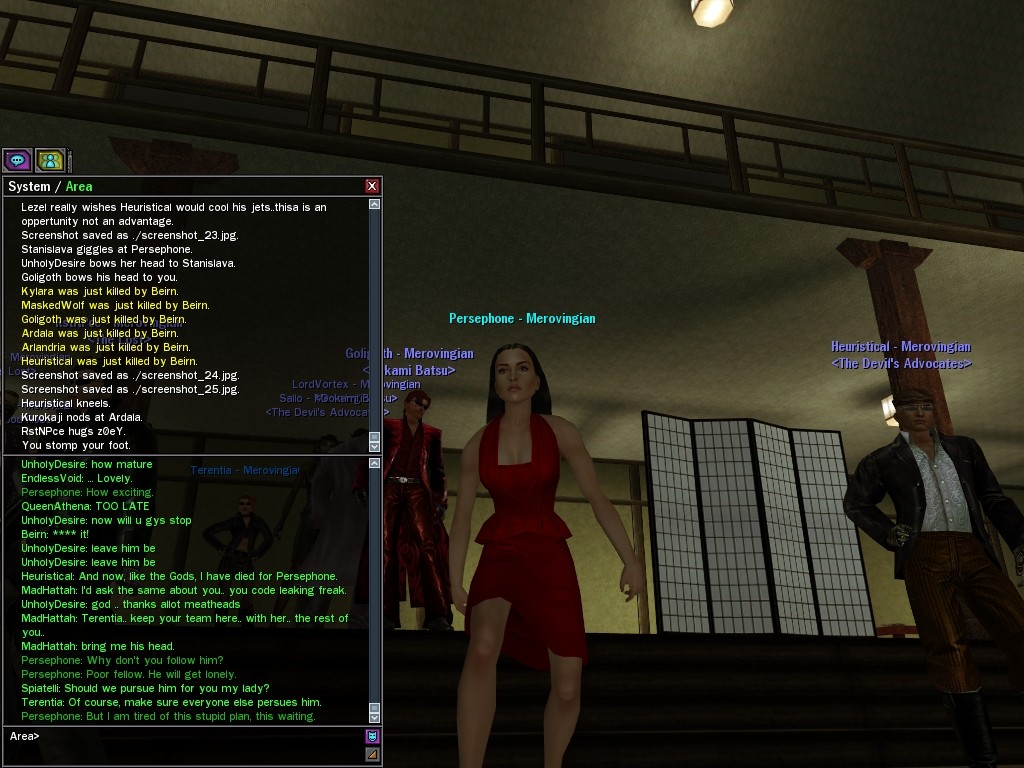
Task: Open the yellow team members panel icon
Action: point(50,160)
